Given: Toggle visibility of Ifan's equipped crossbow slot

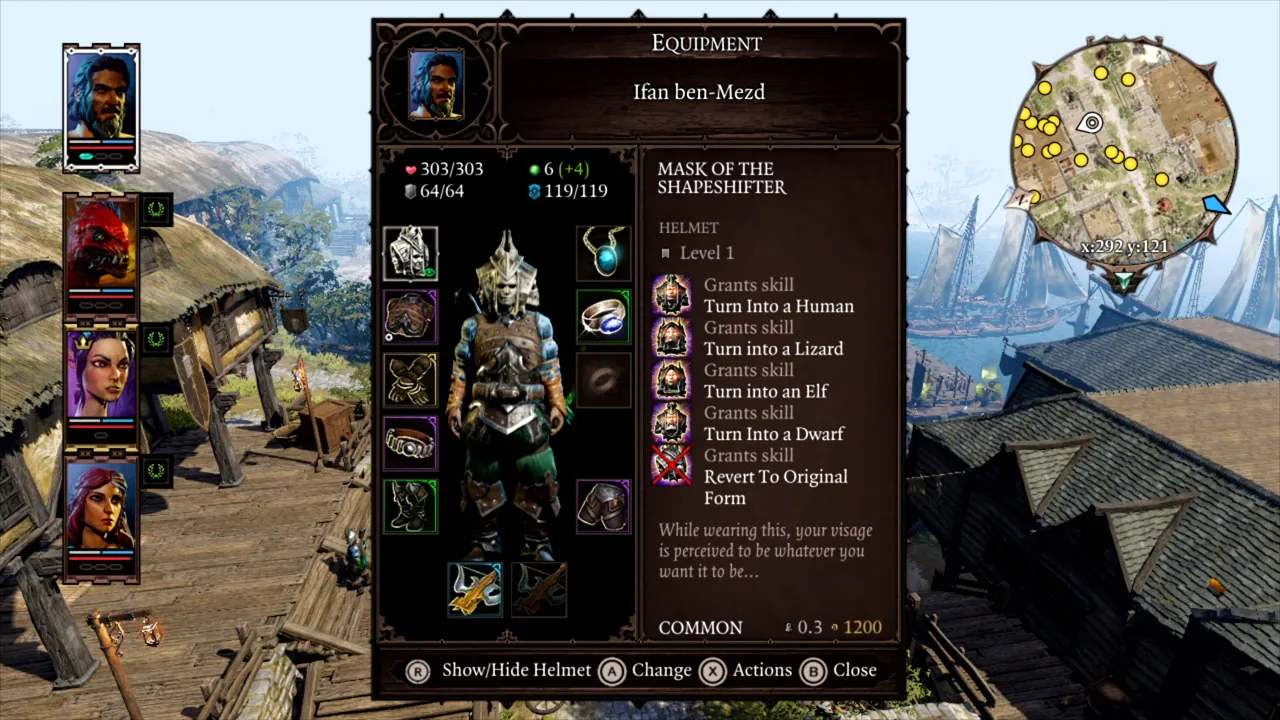Looking at the screenshot, I should [x=475, y=588].
